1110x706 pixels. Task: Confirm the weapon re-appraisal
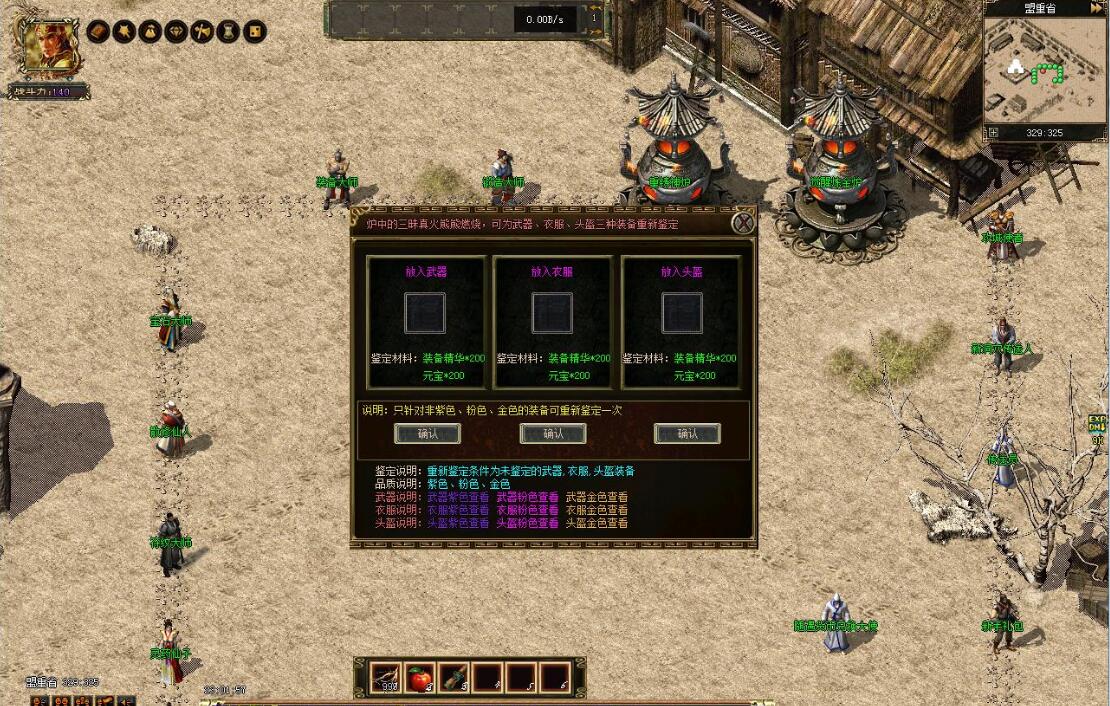click(x=427, y=433)
